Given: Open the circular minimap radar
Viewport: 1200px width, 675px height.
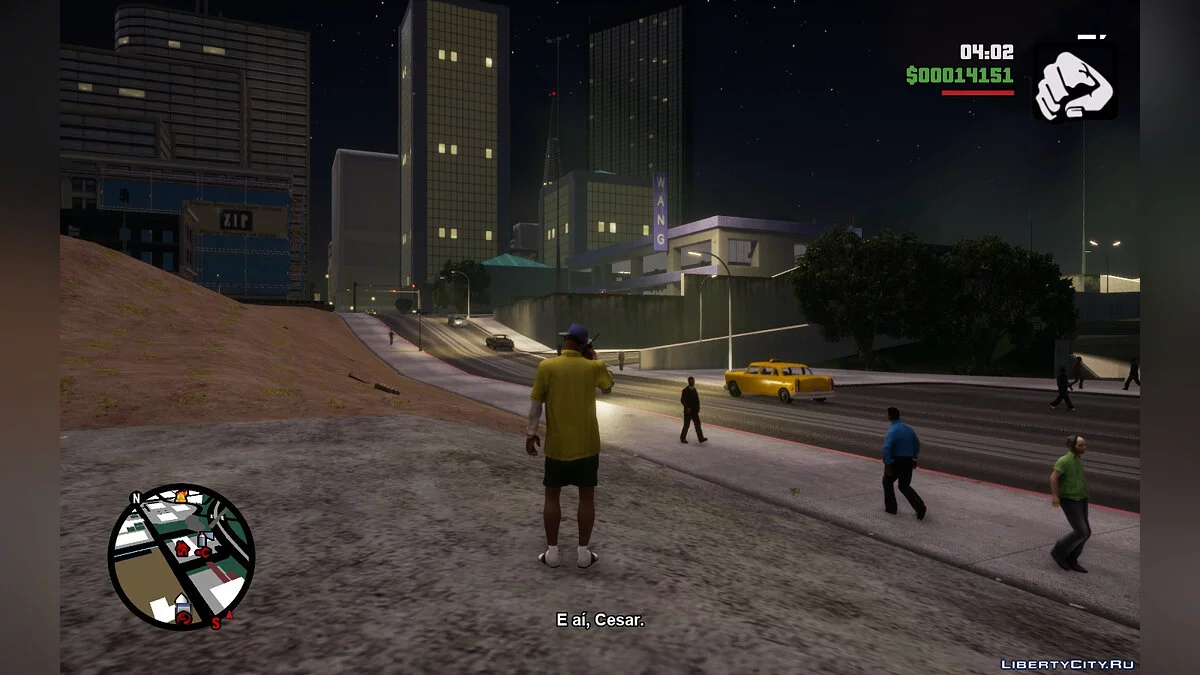Looking at the screenshot, I should tap(181, 556).
